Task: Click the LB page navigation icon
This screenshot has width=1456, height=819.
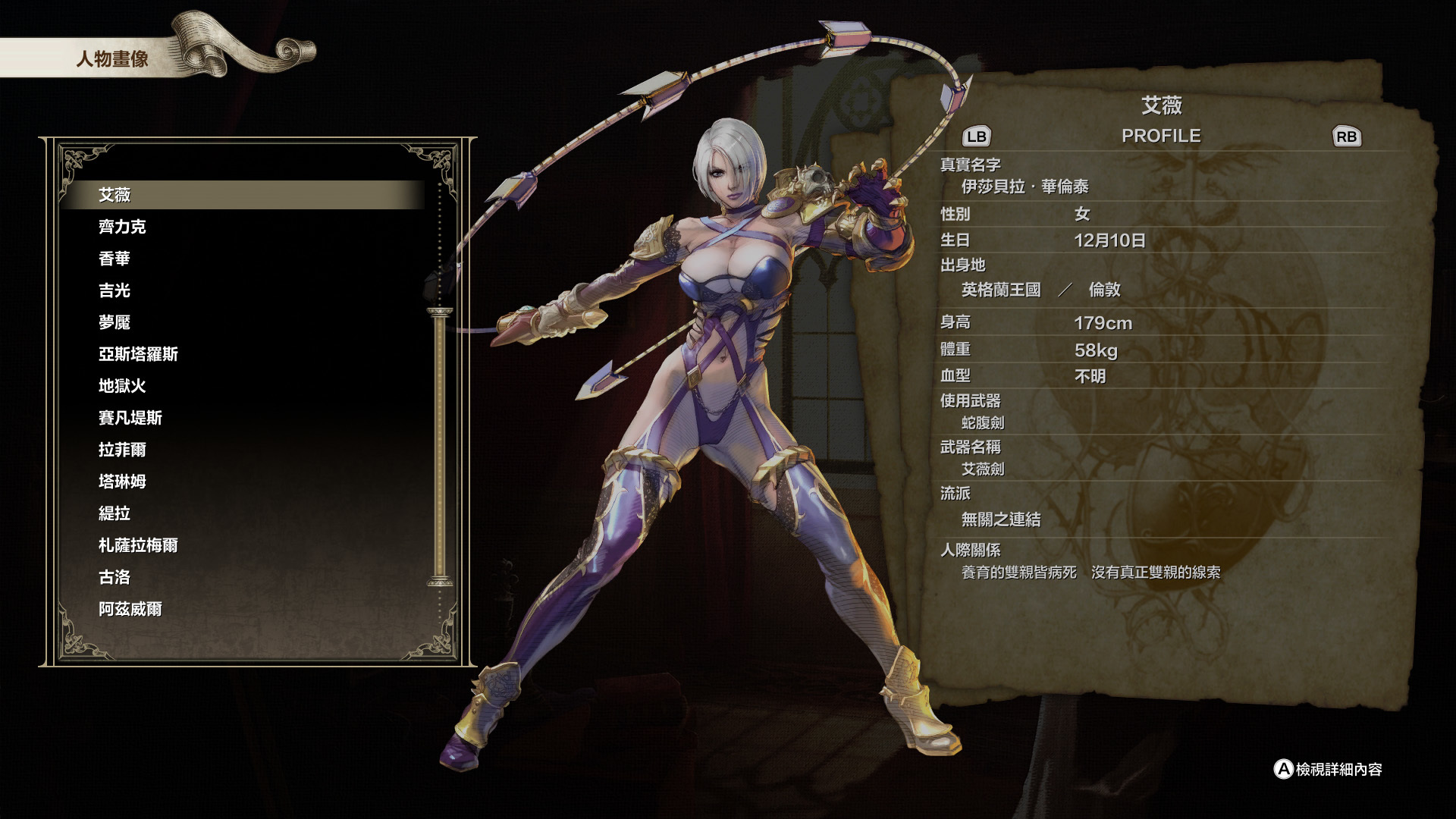Action: [x=978, y=137]
